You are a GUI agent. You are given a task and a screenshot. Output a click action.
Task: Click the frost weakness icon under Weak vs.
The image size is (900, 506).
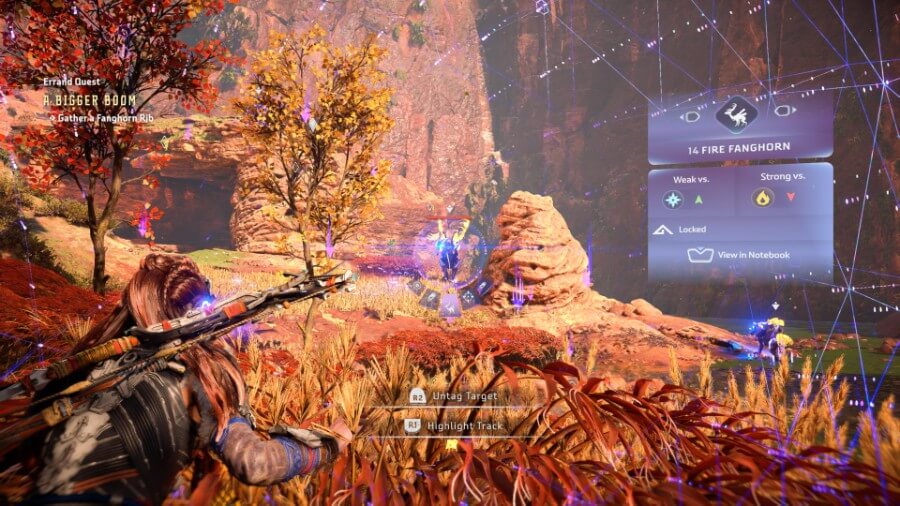[673, 199]
